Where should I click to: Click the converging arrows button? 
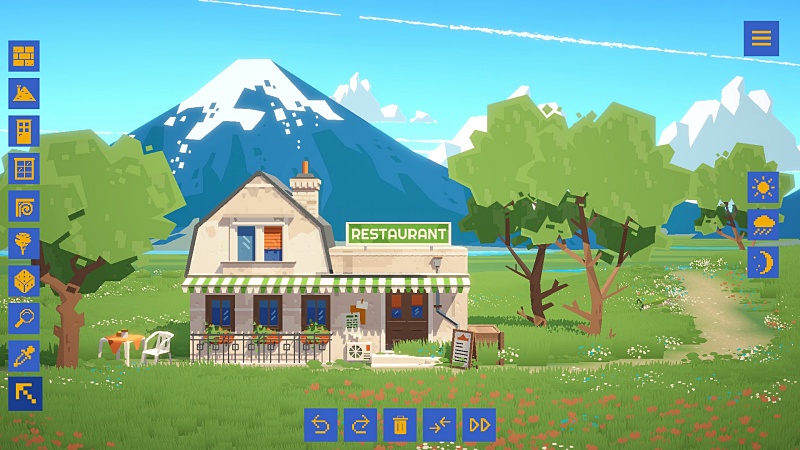440,425
